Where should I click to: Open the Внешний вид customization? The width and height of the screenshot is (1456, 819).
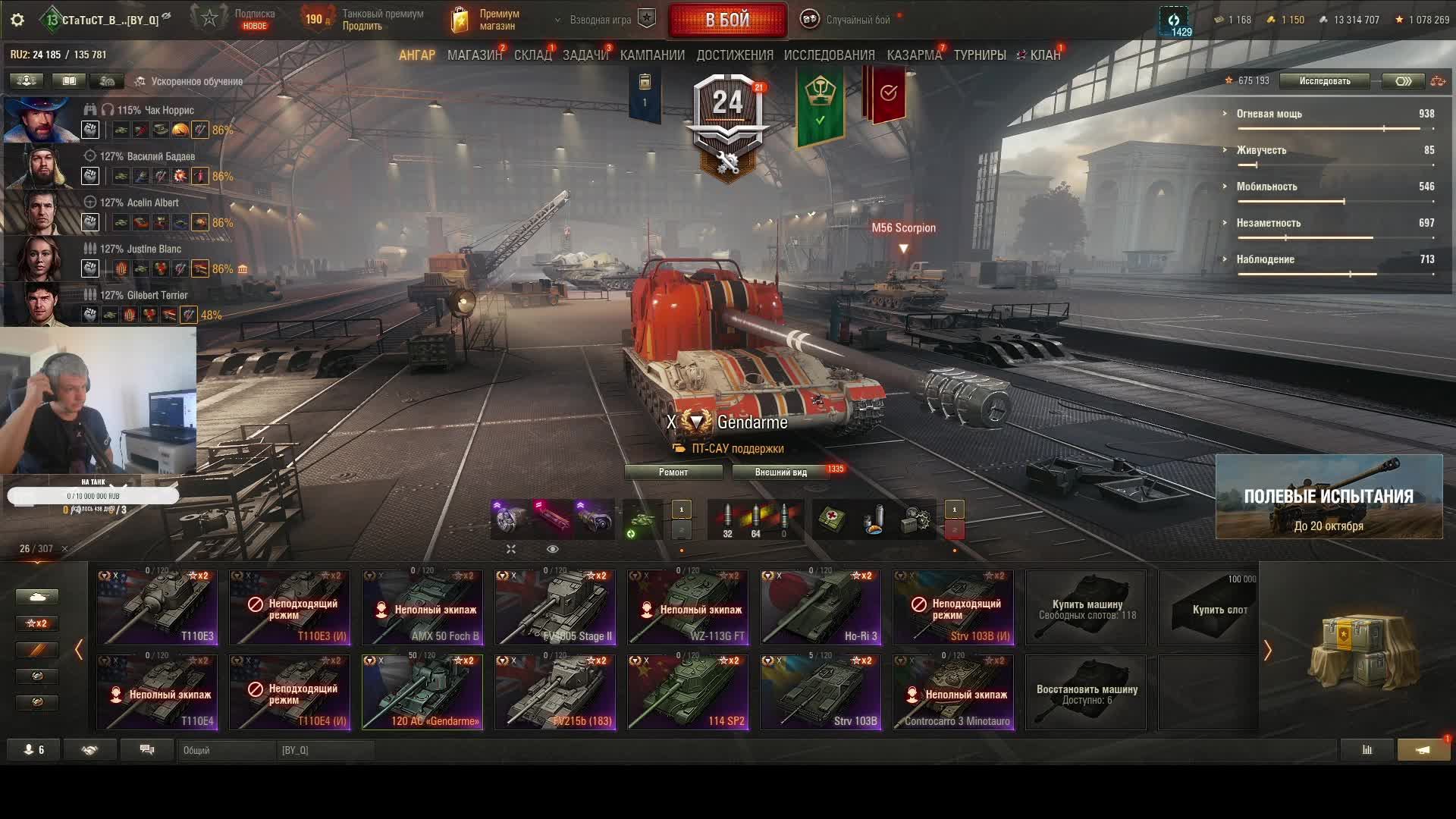pos(781,472)
